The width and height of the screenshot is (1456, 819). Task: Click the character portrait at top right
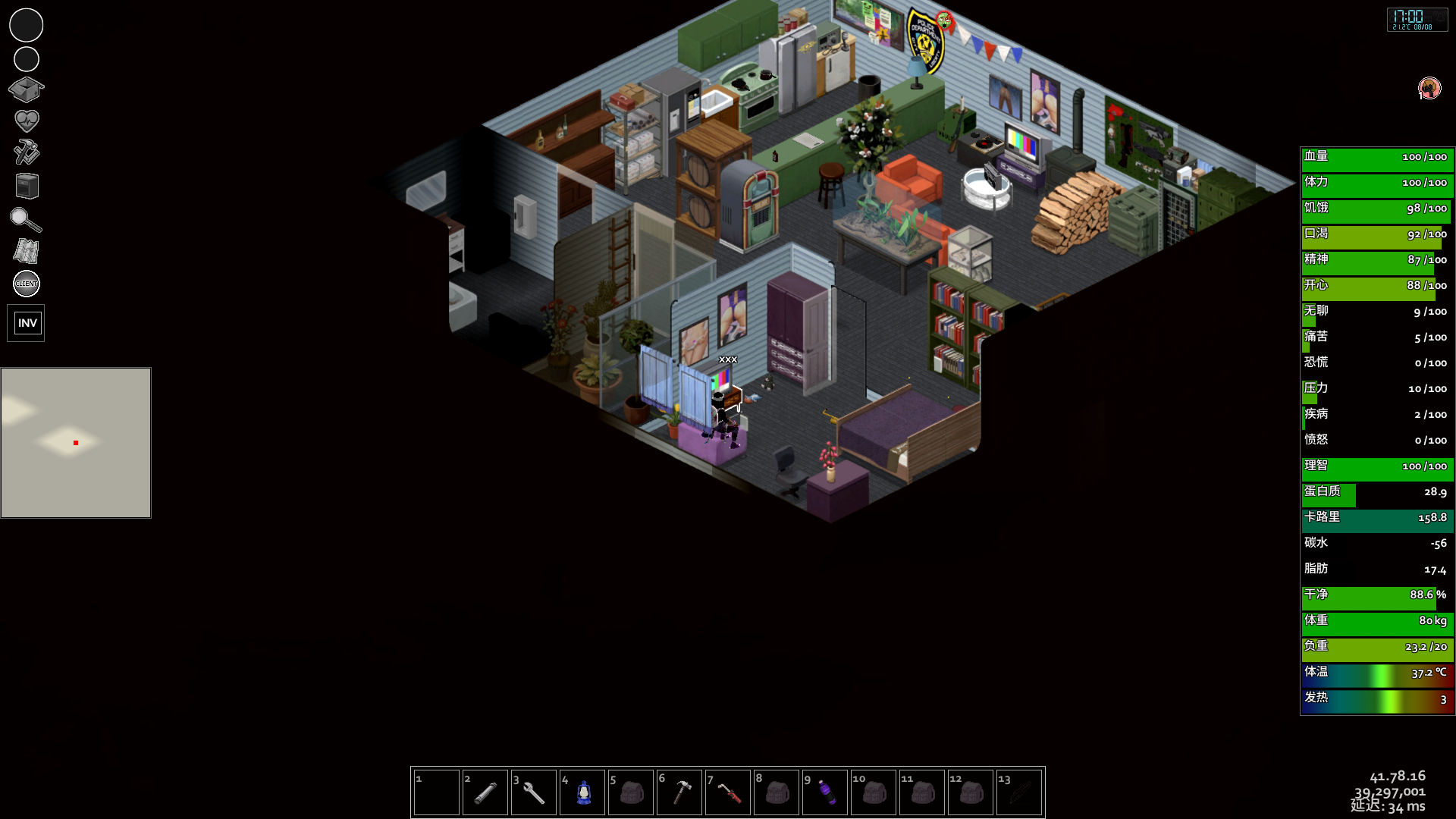(1429, 88)
